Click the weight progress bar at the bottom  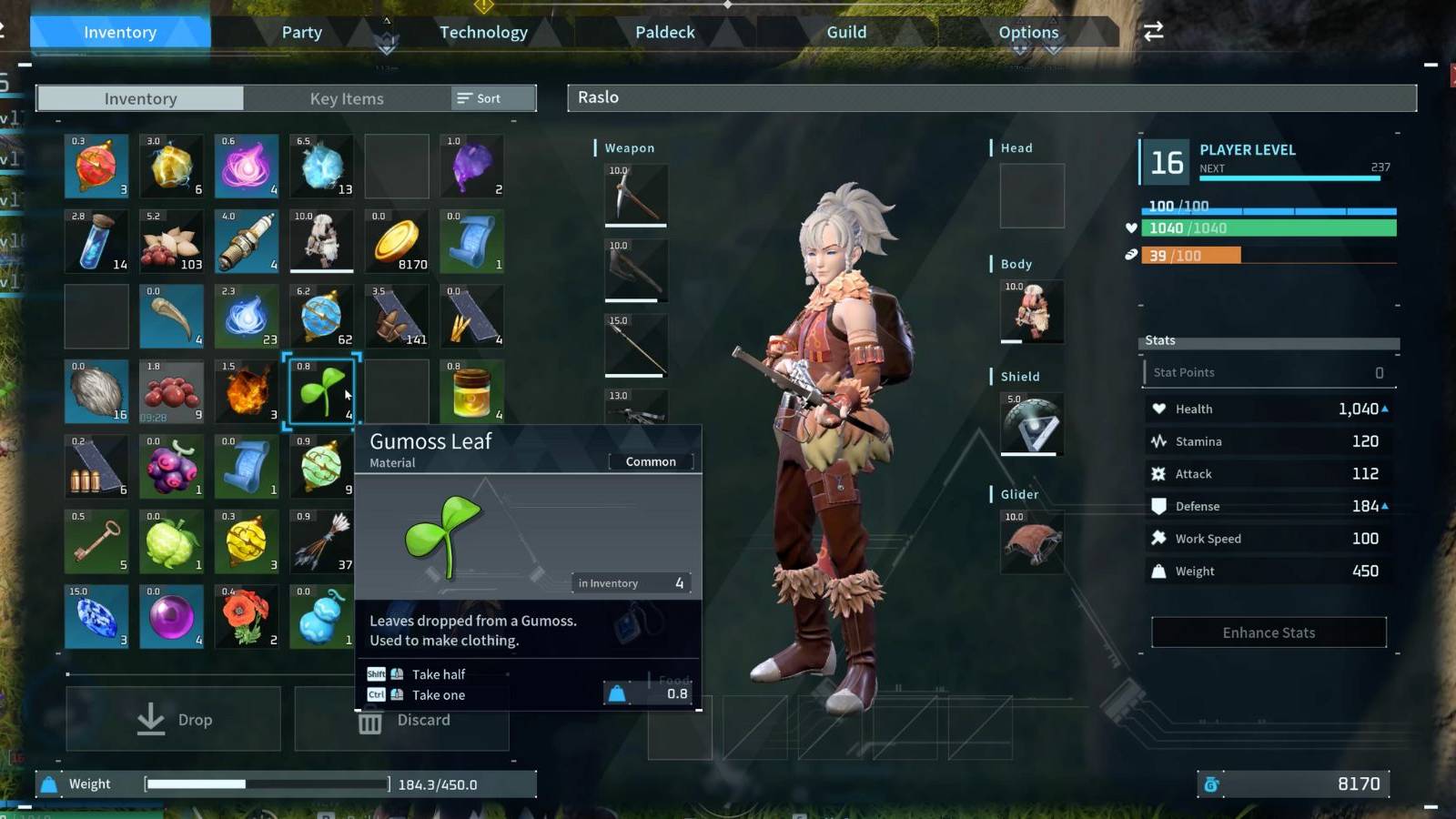point(268,783)
